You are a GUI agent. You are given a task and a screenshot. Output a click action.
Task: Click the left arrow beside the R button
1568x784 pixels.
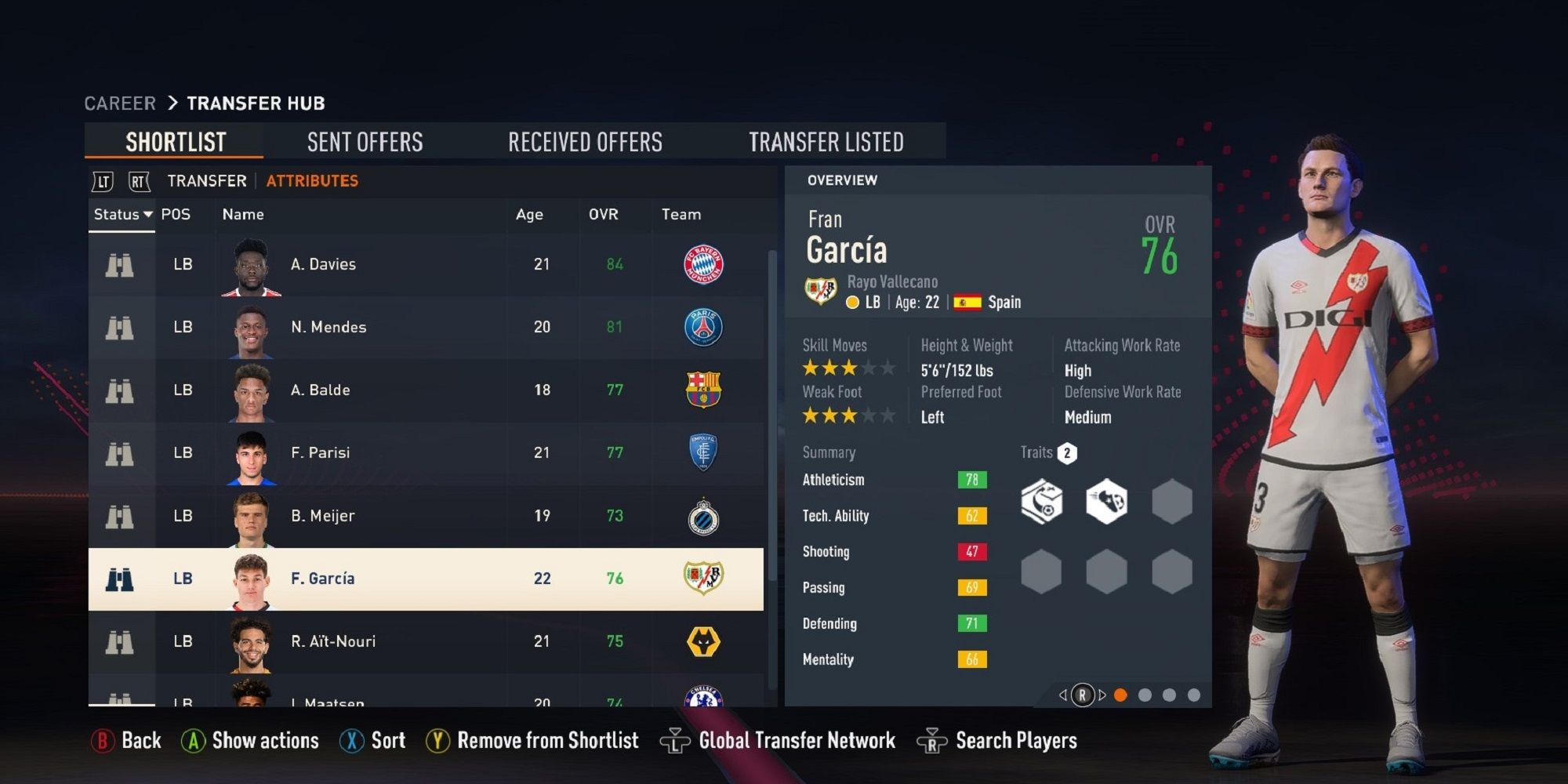[1063, 693]
